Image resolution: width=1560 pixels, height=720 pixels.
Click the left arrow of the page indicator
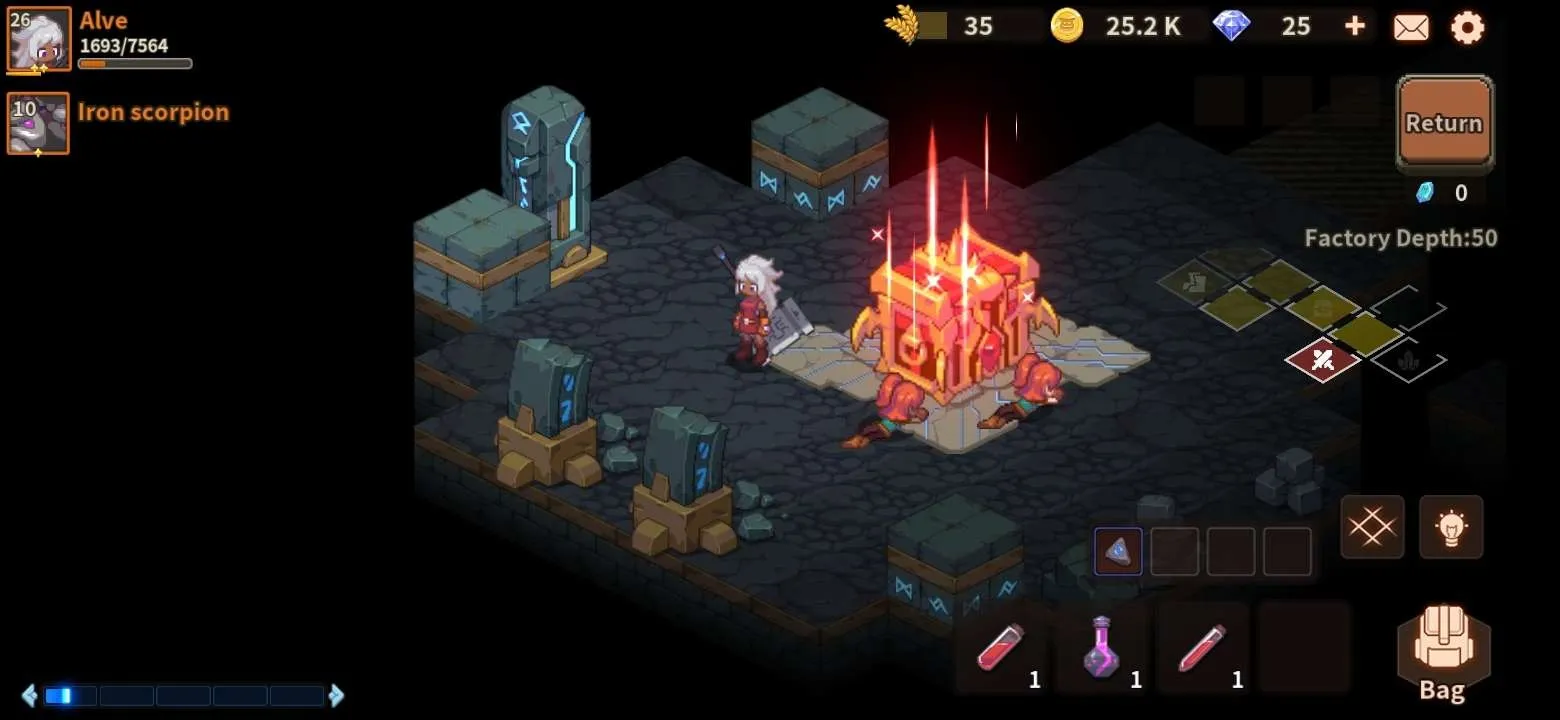coord(29,695)
